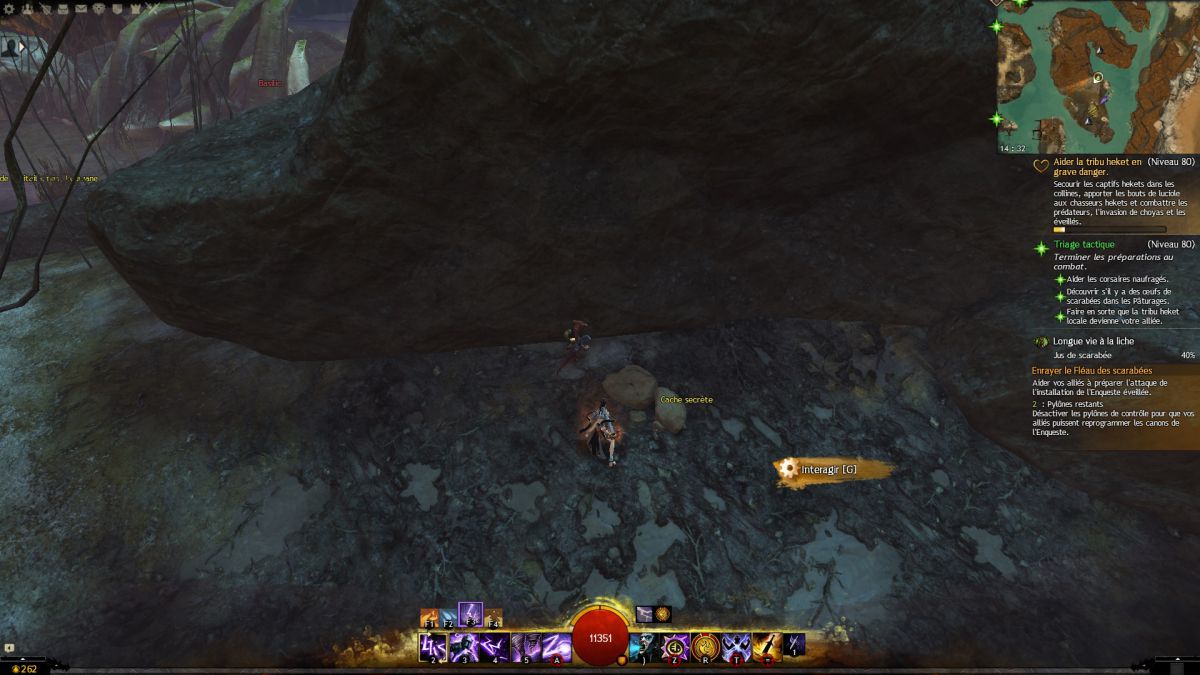This screenshot has width=1200, height=675.
Task: Switch to earth attunement F4
Action: point(492,618)
